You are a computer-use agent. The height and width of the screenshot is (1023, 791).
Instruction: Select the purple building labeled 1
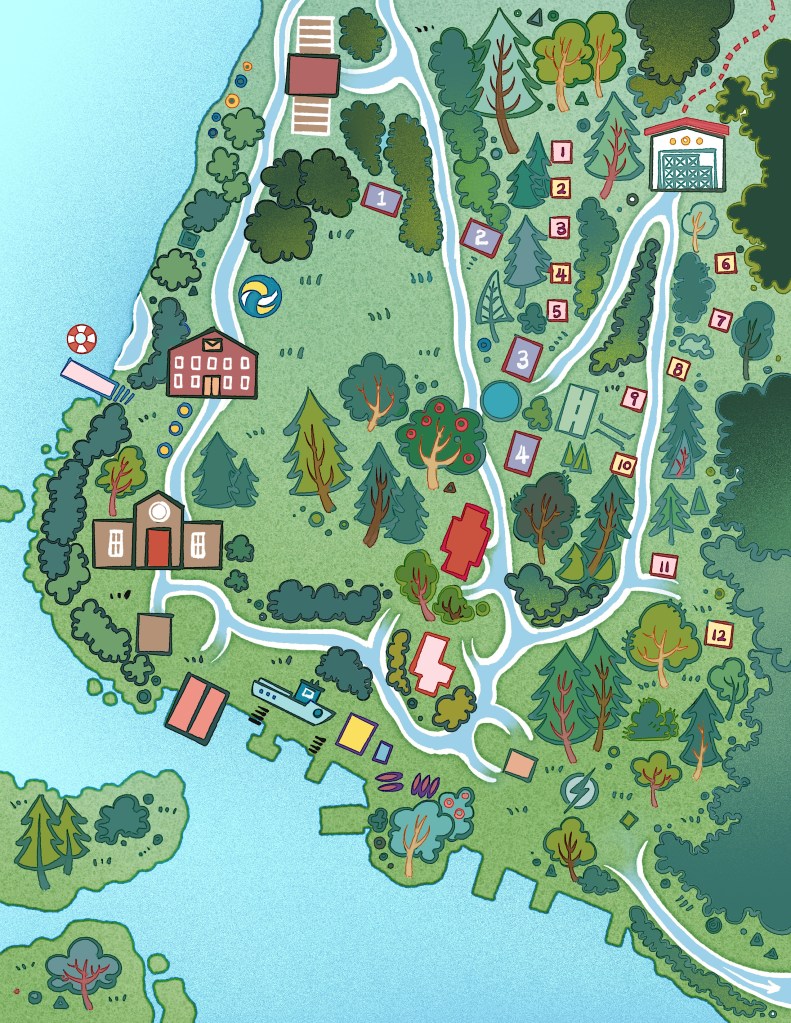(x=381, y=198)
